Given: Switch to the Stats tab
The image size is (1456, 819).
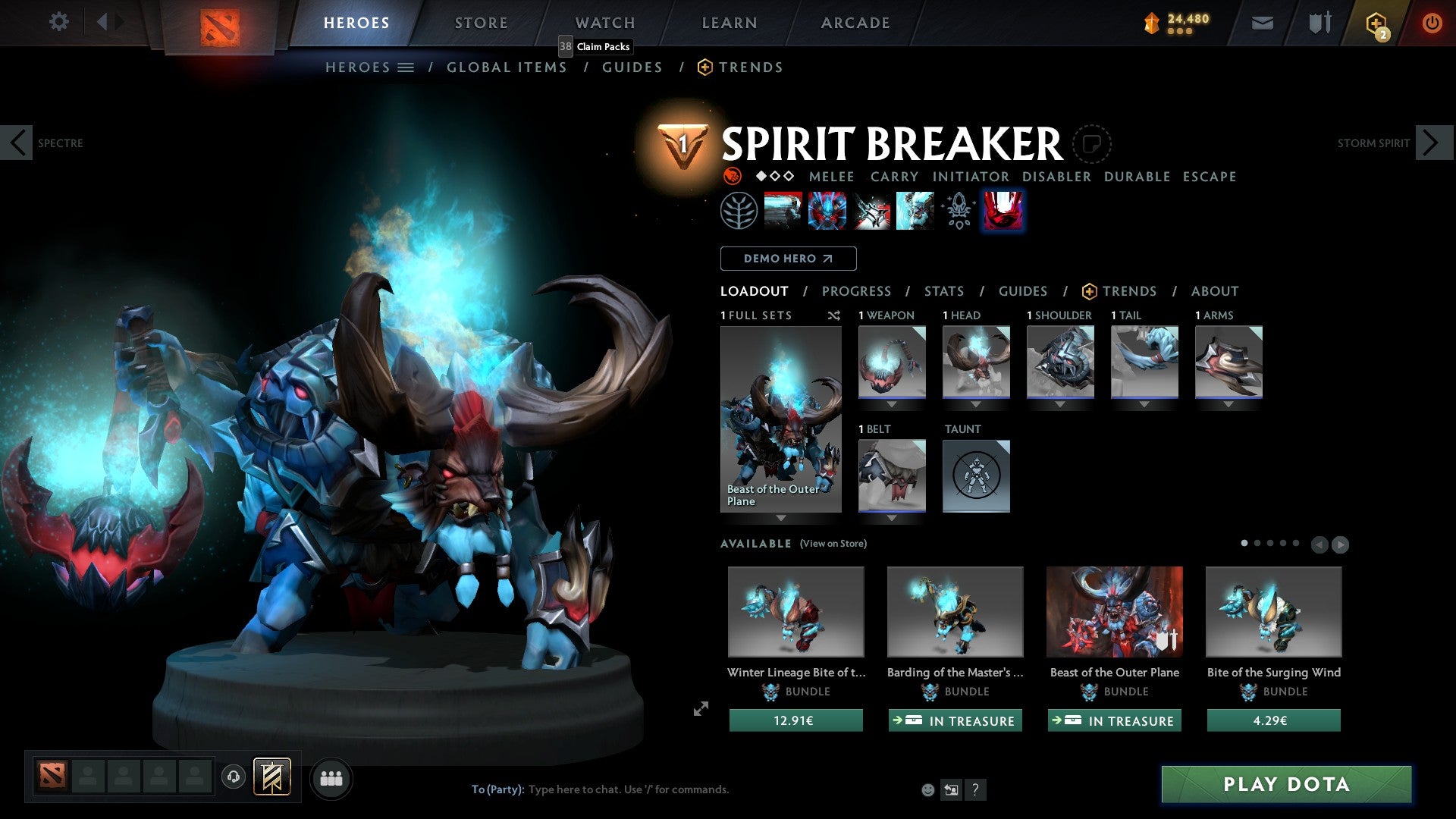Looking at the screenshot, I should [x=944, y=290].
